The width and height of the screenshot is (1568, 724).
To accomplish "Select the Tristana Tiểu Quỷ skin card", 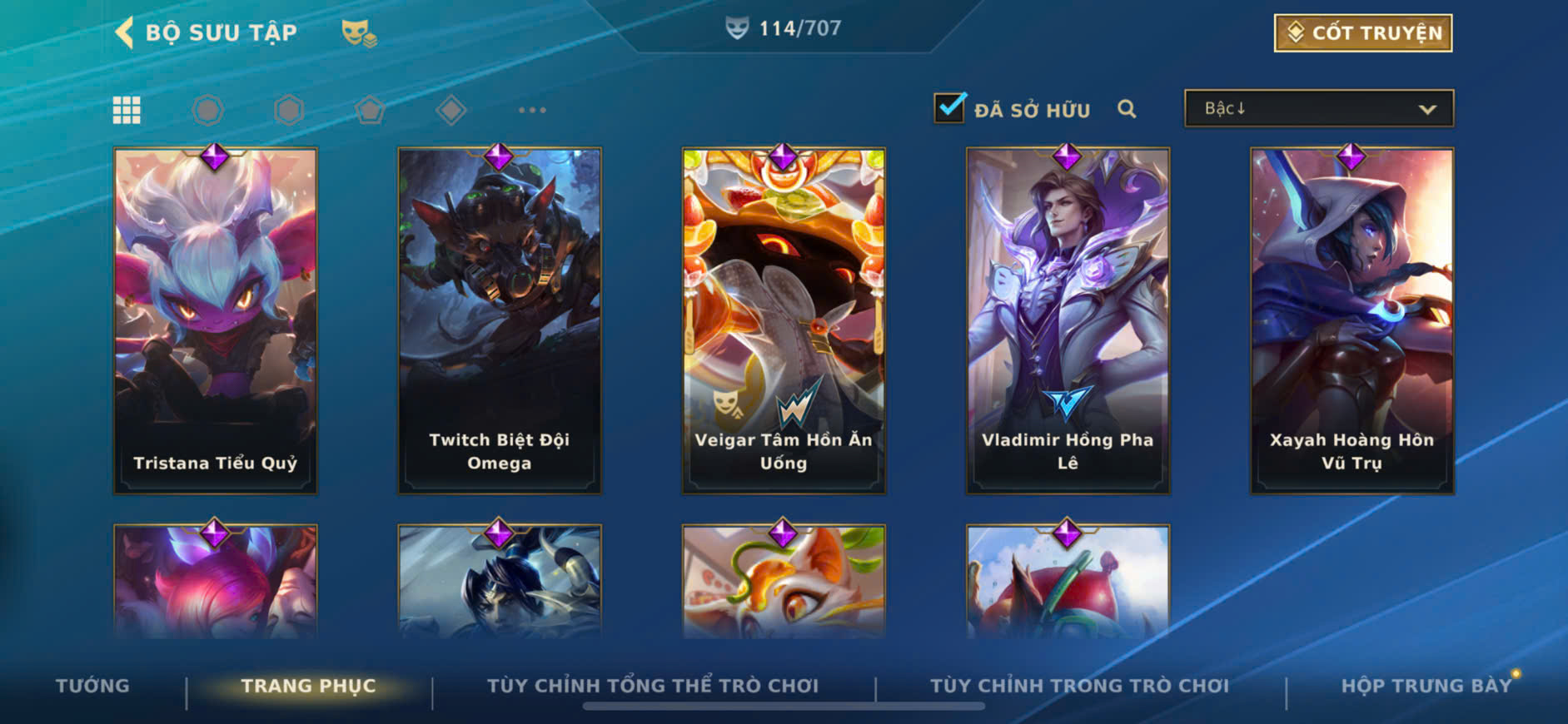I will [216, 320].
